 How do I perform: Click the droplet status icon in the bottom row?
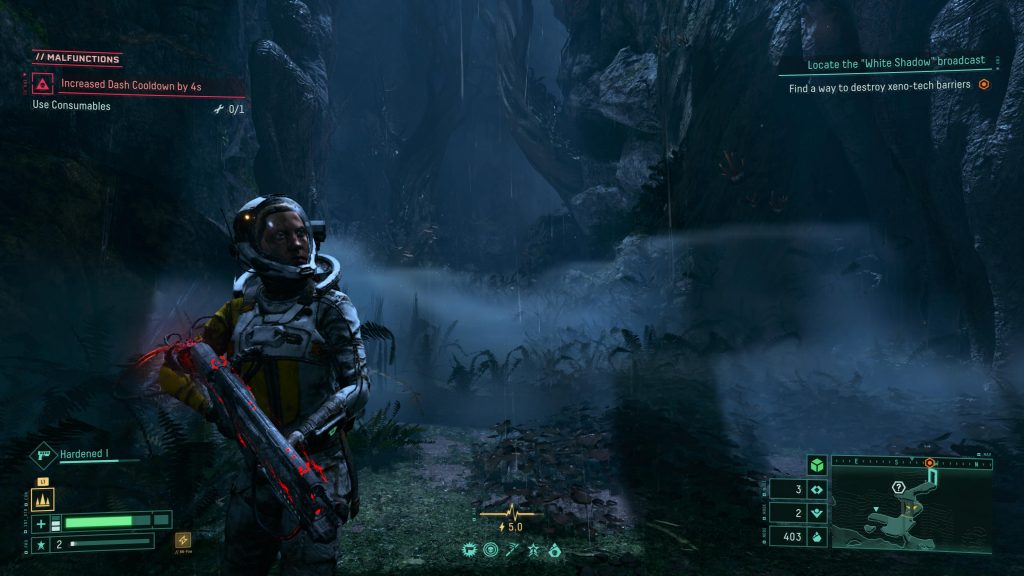(554, 549)
